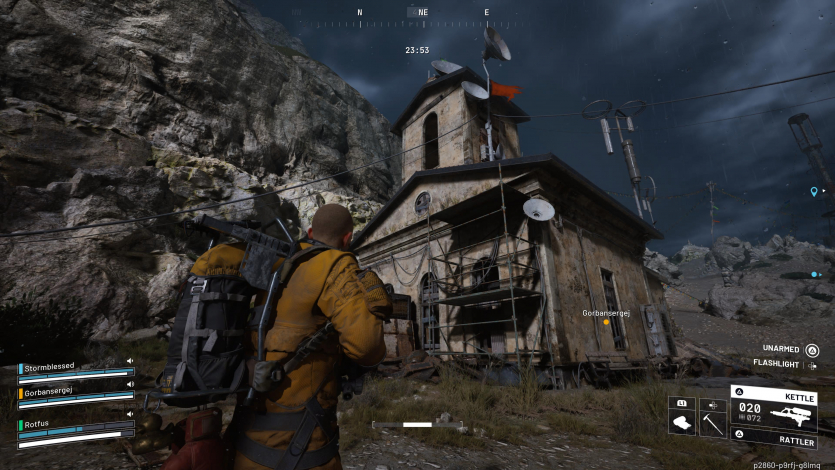Click the compass bar at the top
Viewport: 835px width, 470px height.
(x=420, y=14)
